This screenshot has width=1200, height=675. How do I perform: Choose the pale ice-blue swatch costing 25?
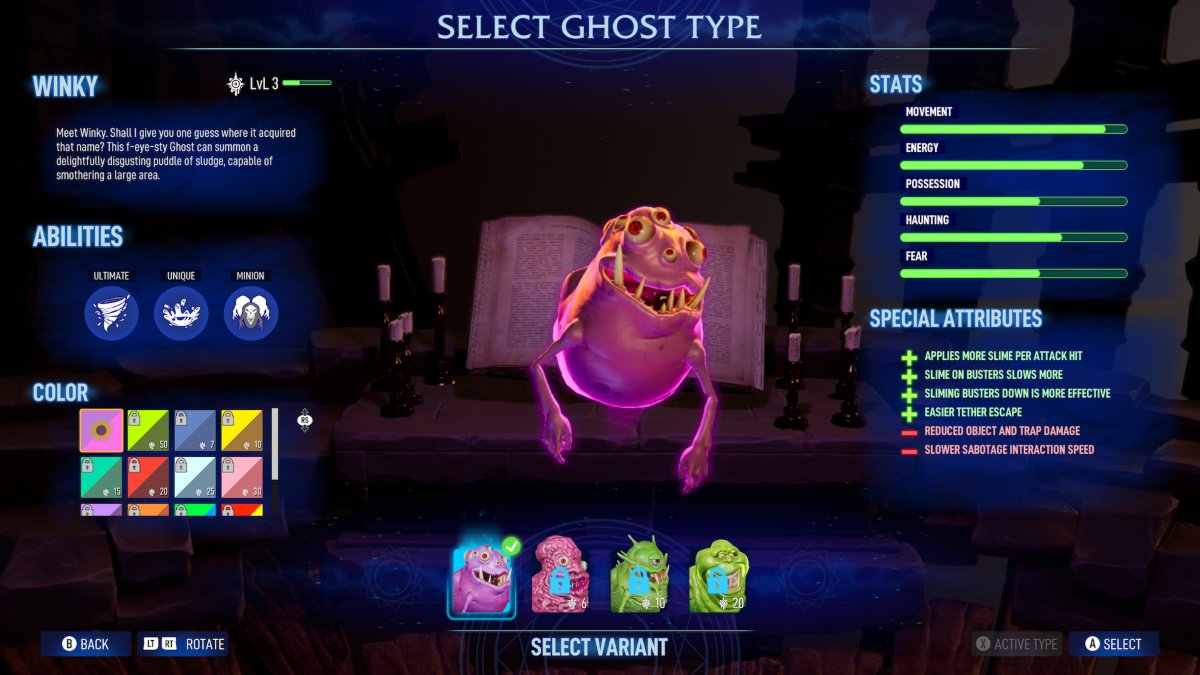(x=195, y=477)
